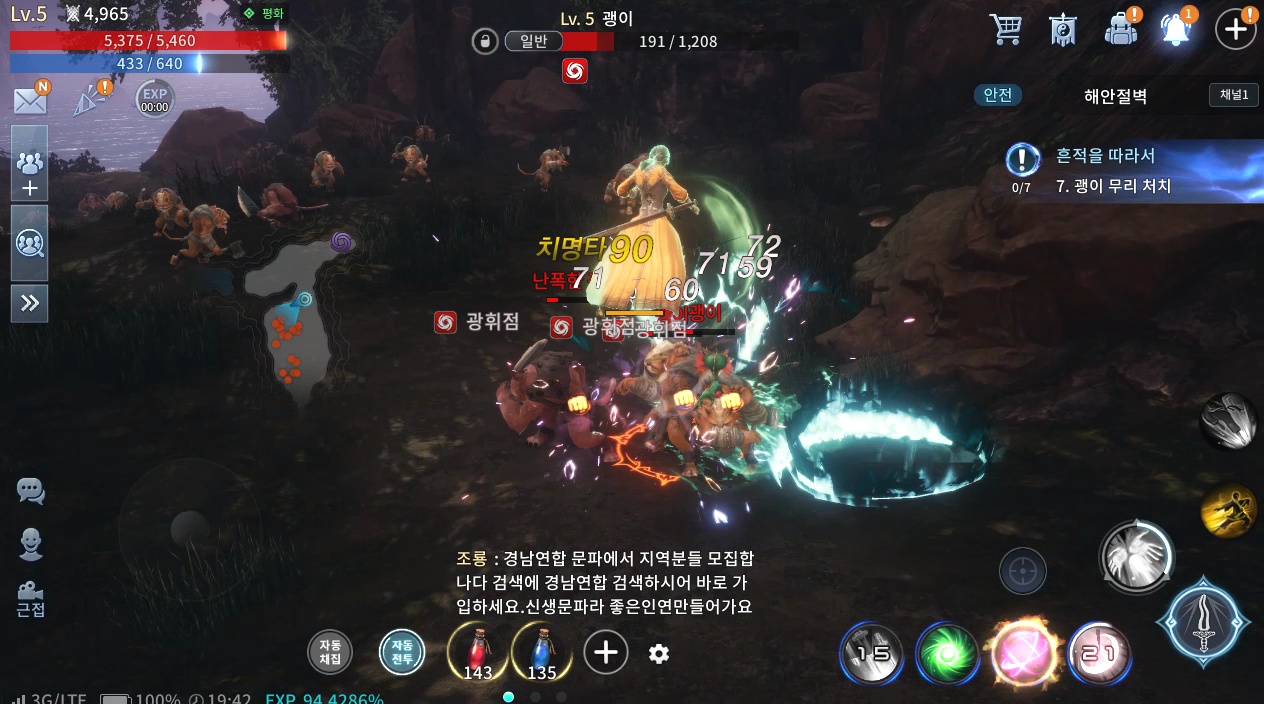Open the chat bubbles icon
This screenshot has height=704, width=1264.
(x=30, y=491)
